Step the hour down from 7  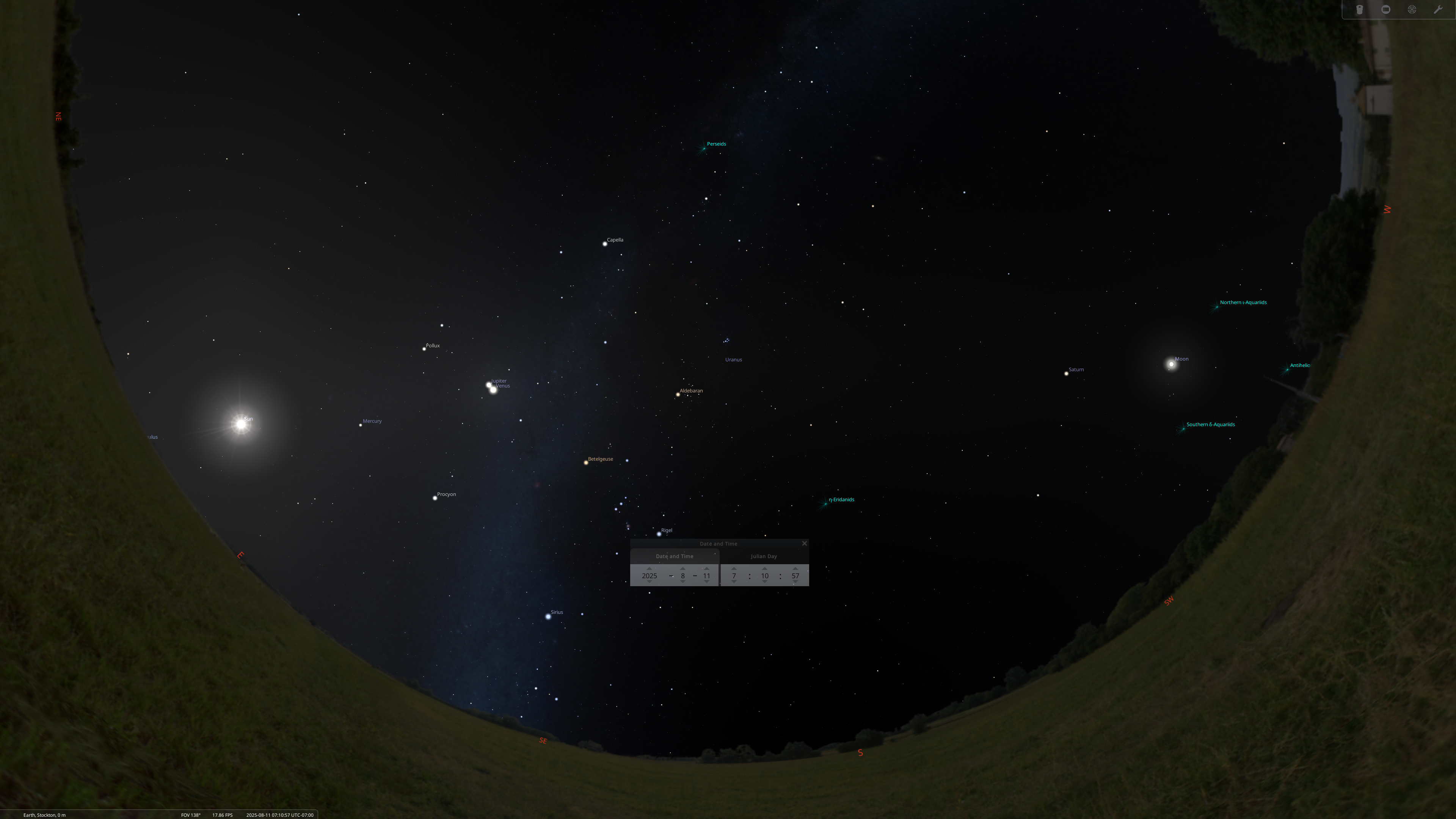734,582
